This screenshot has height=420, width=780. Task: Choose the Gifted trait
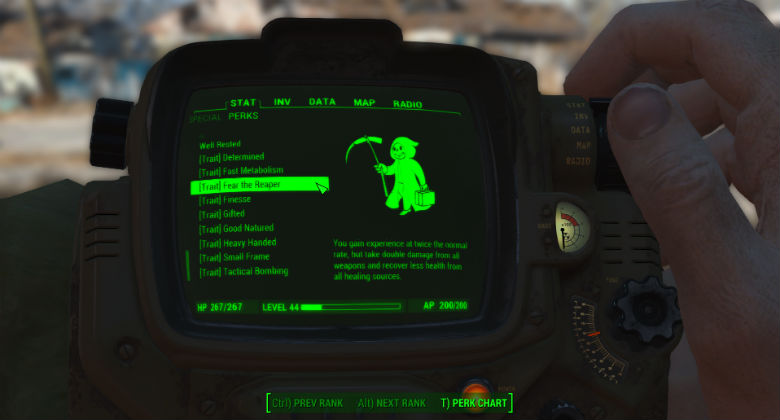coord(222,214)
